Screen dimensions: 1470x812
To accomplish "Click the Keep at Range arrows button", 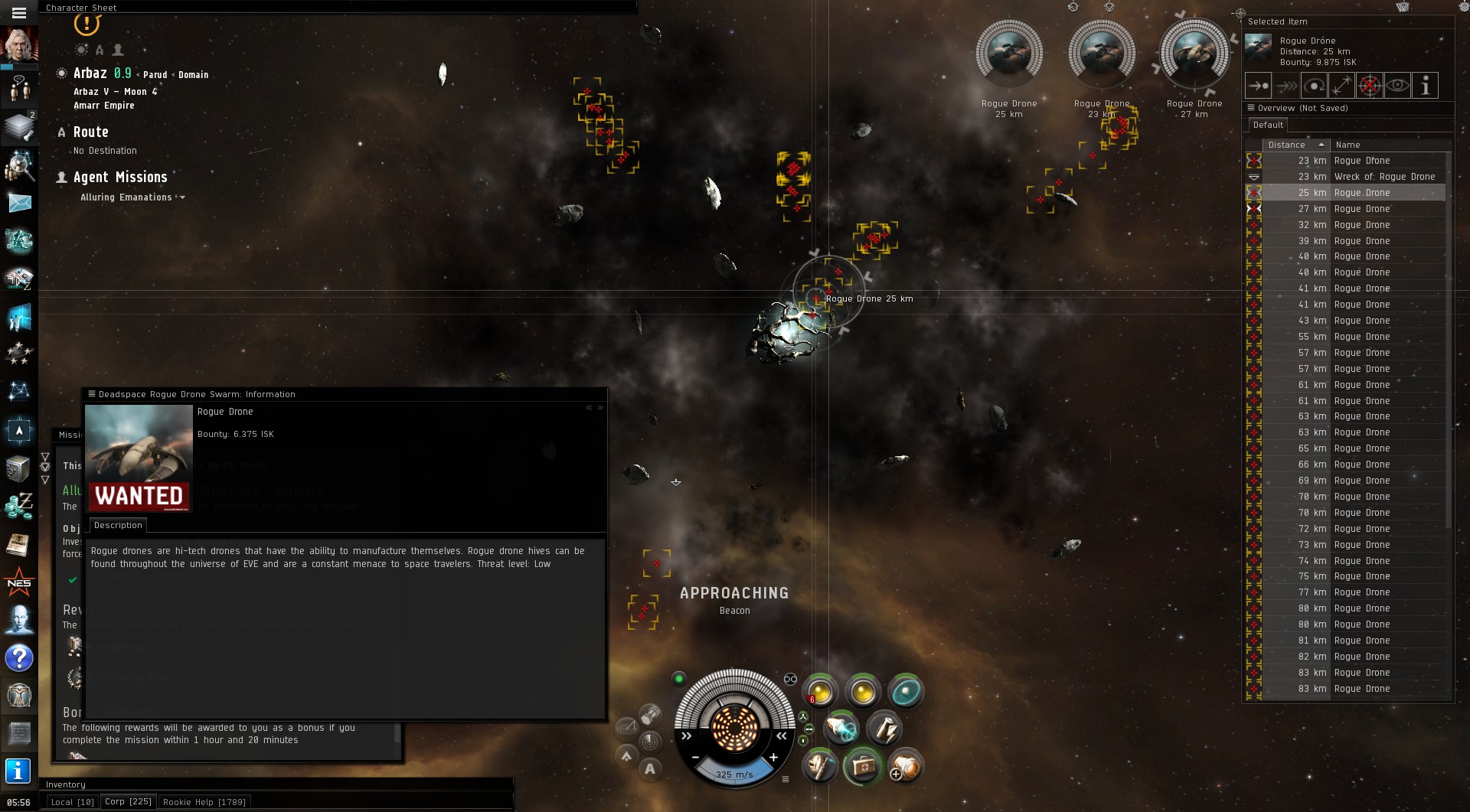I will pyautogui.click(x=1341, y=86).
